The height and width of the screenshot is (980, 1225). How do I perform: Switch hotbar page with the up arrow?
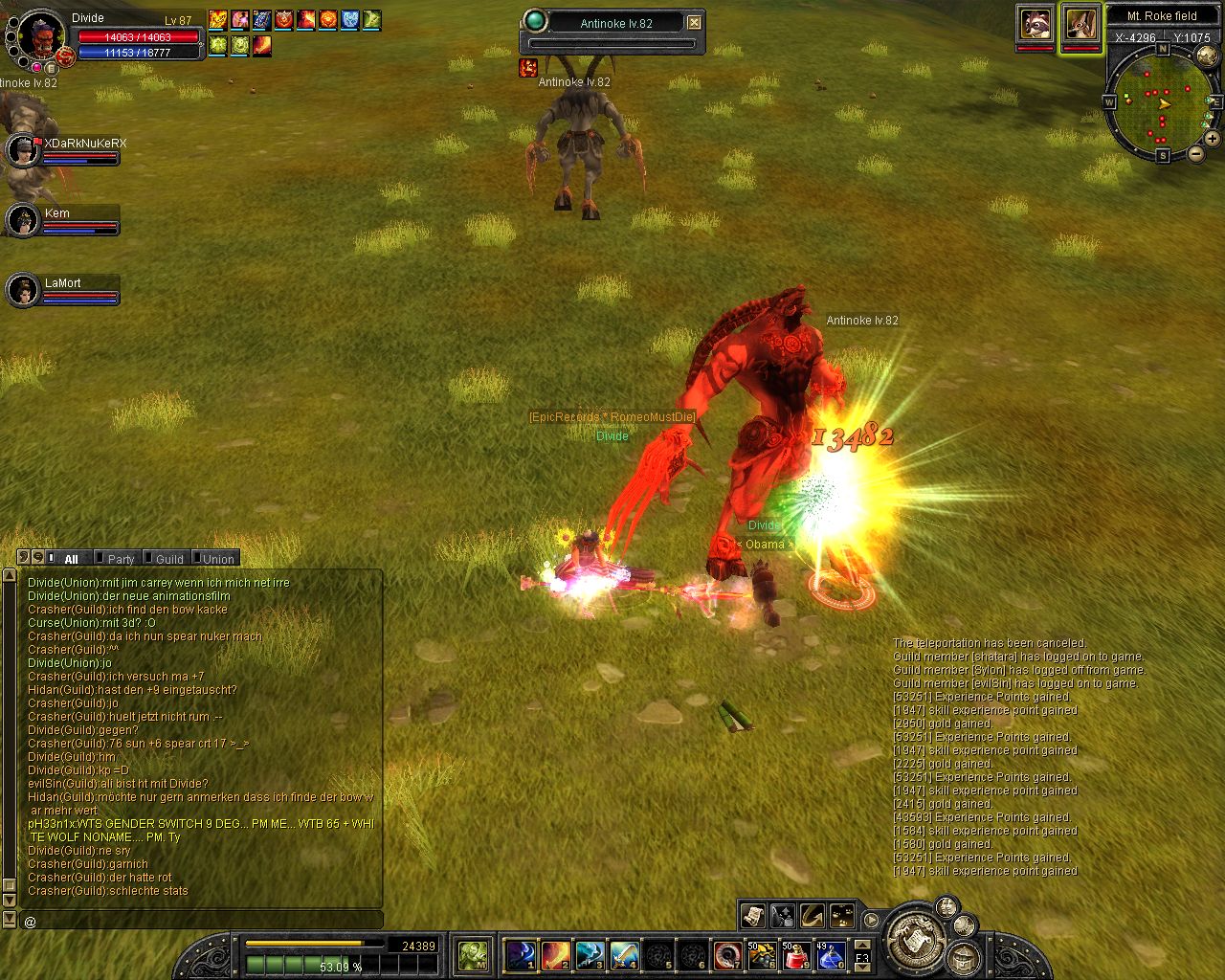pos(862,944)
